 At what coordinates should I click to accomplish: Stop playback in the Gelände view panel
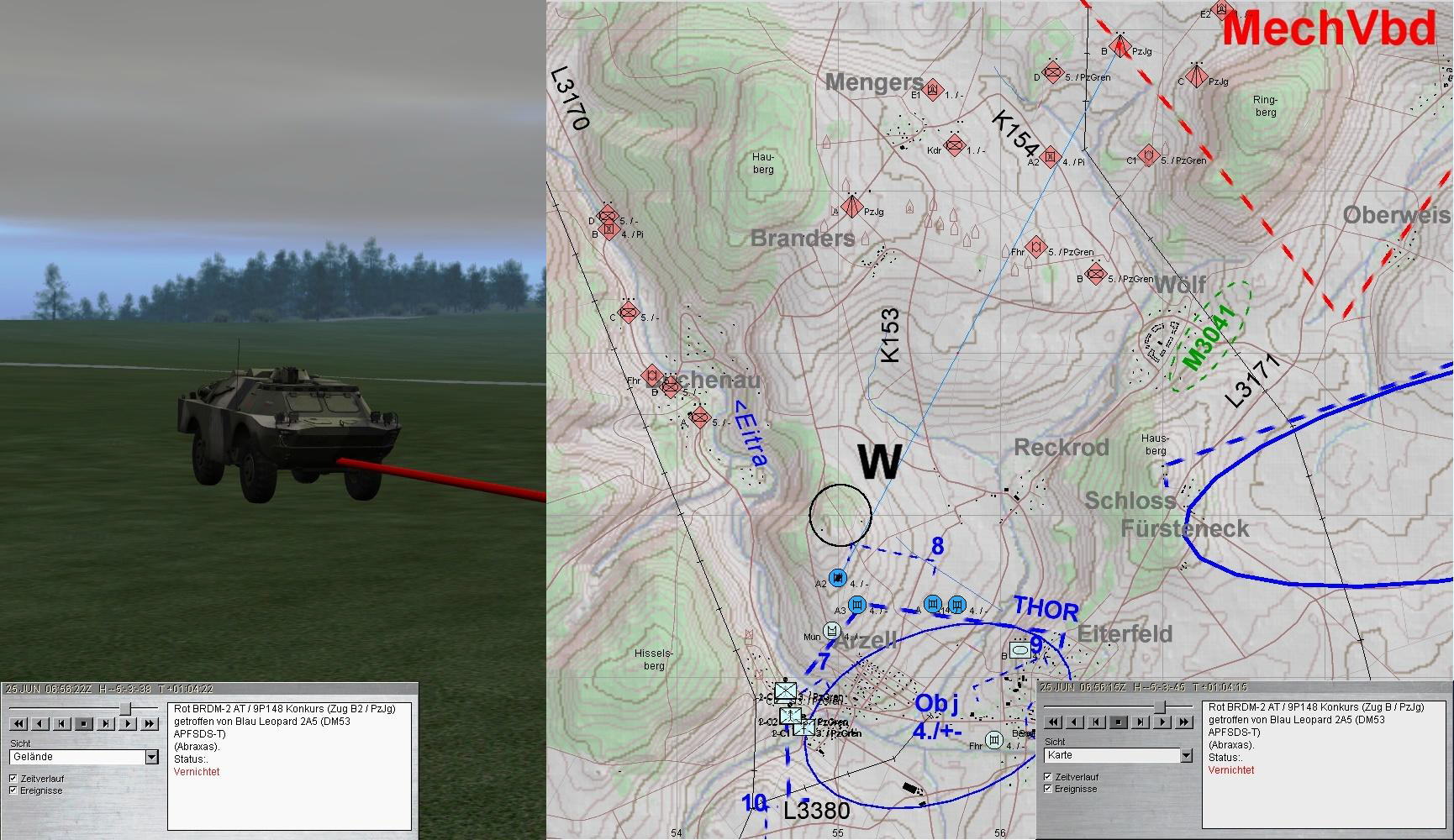tap(84, 723)
